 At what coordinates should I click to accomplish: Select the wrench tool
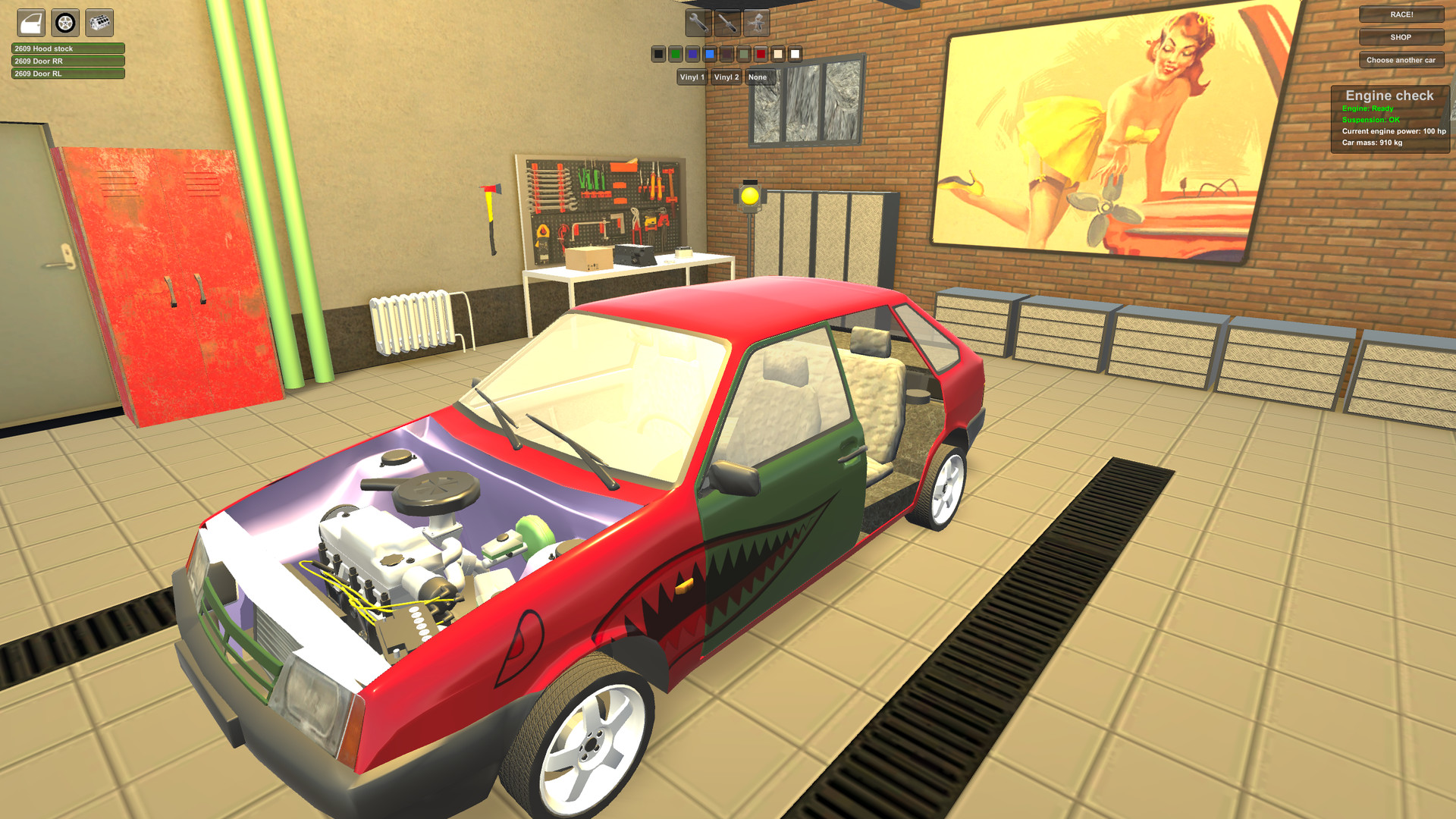pos(698,23)
